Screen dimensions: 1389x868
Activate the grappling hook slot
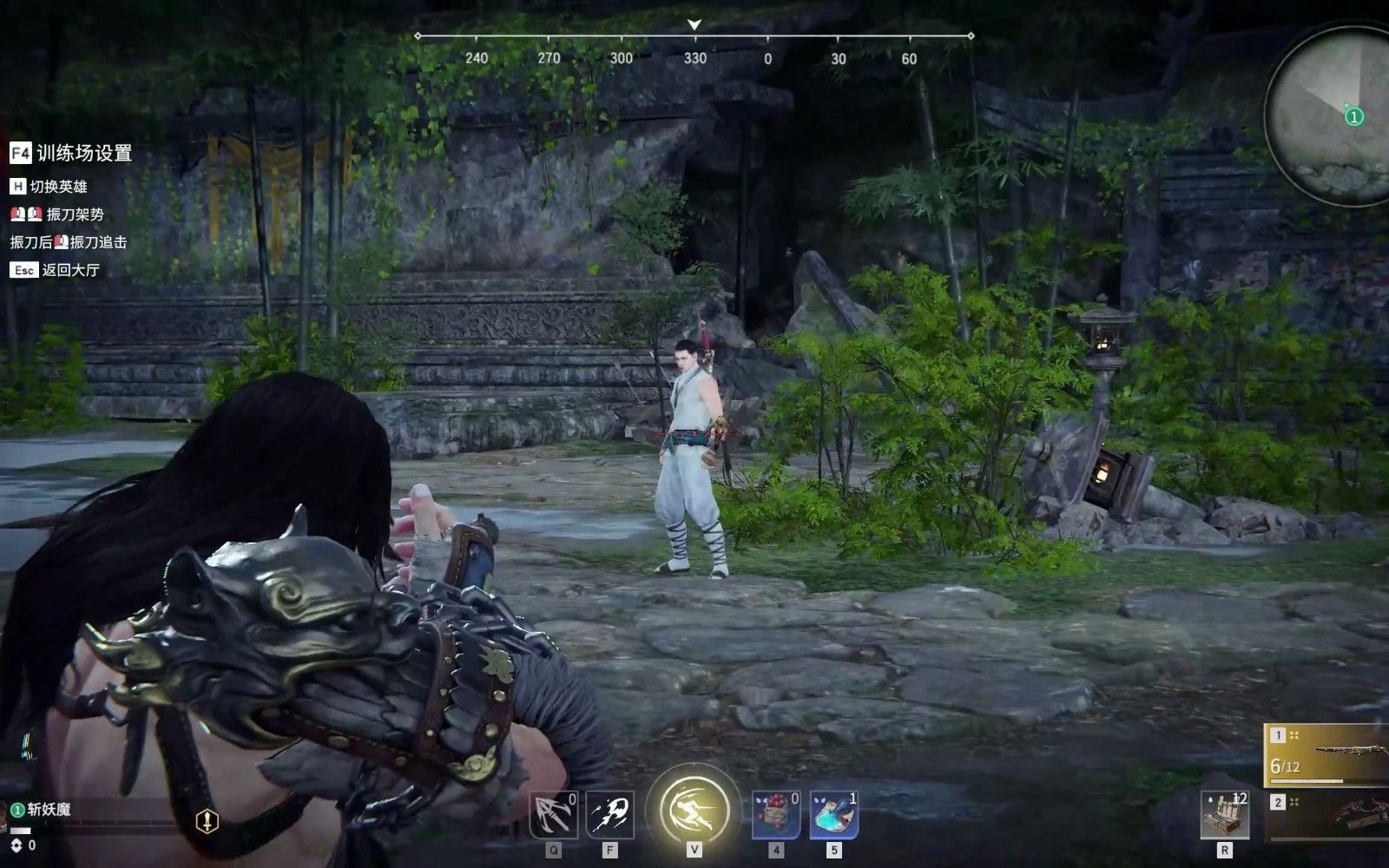553,814
